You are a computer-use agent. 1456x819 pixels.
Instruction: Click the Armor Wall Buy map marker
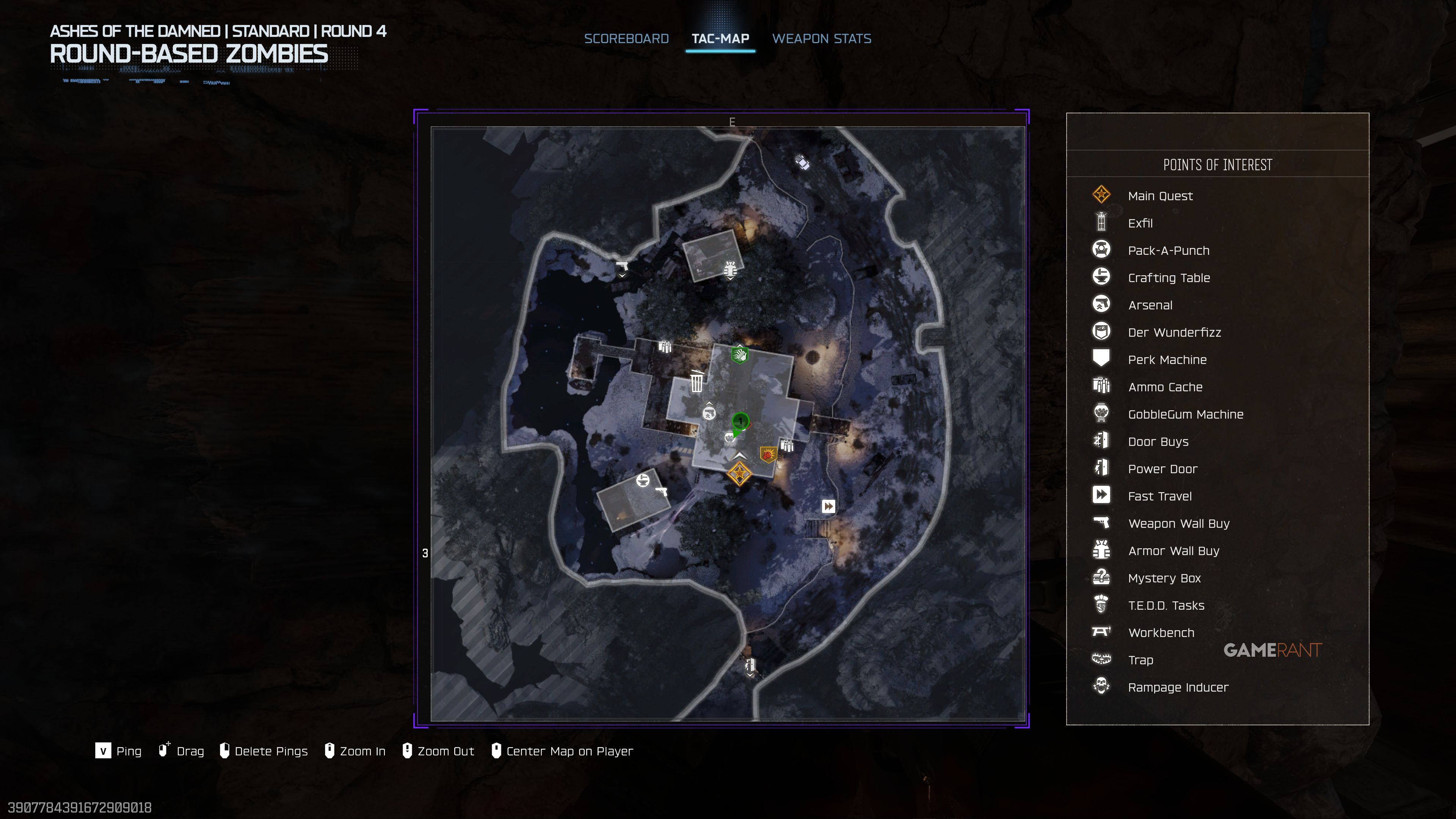click(x=730, y=268)
